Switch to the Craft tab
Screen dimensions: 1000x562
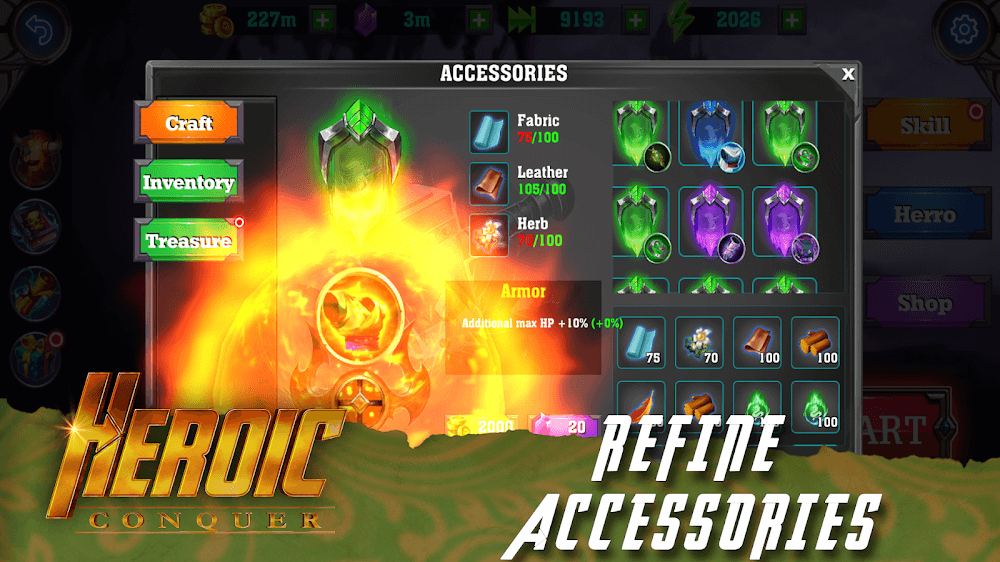pos(189,123)
